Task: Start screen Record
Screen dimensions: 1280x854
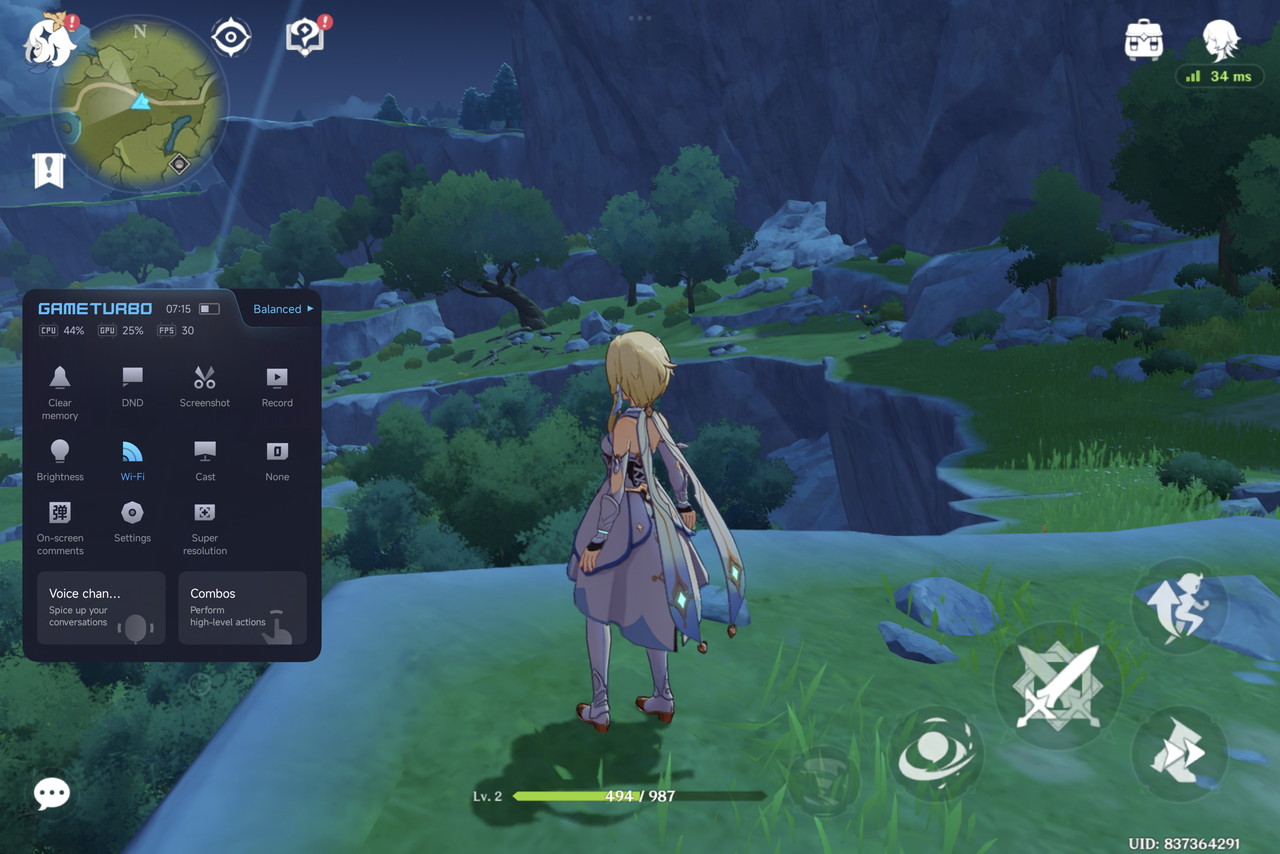Action: (277, 385)
